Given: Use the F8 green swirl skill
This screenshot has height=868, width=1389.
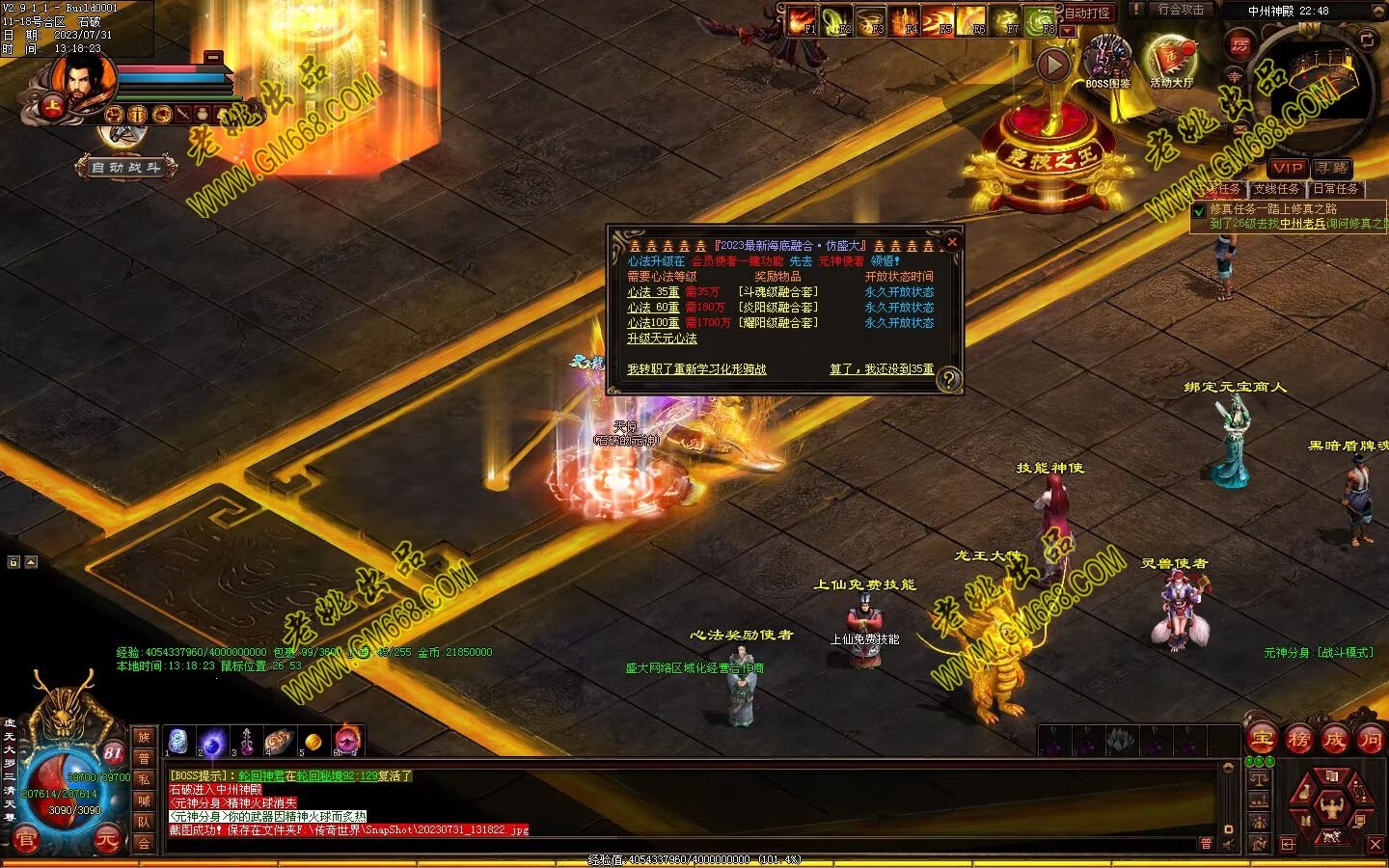Looking at the screenshot, I should tap(1040, 19).
